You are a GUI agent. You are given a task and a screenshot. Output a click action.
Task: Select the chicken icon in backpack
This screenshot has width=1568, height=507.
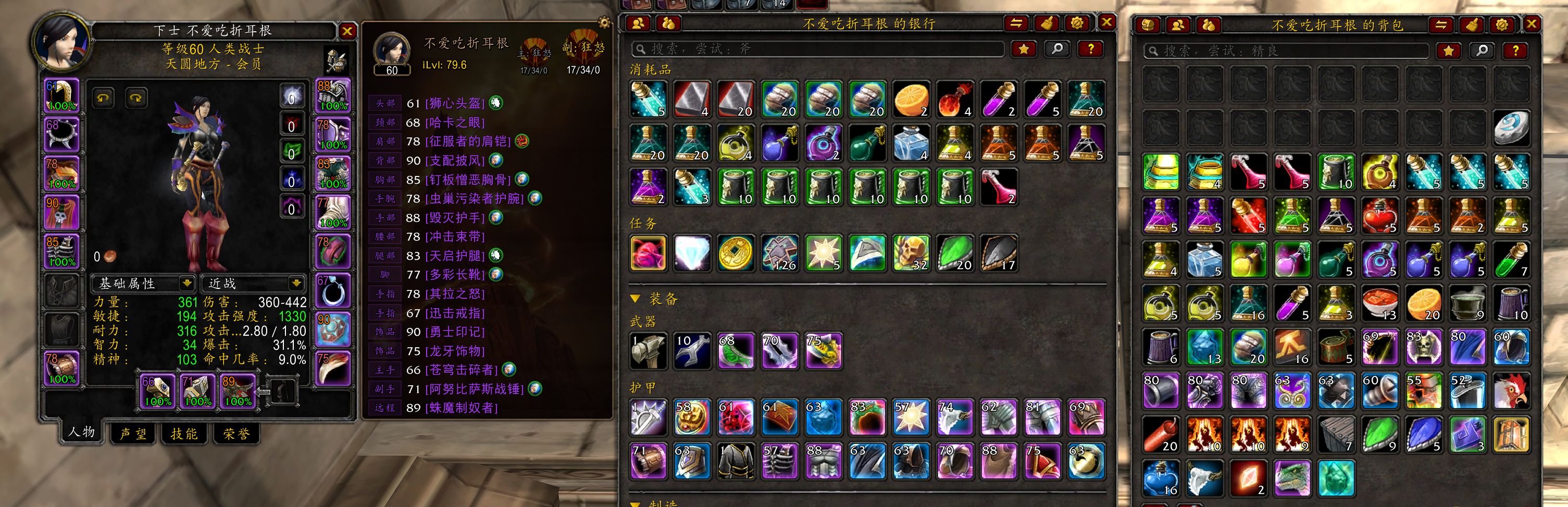[1511, 391]
